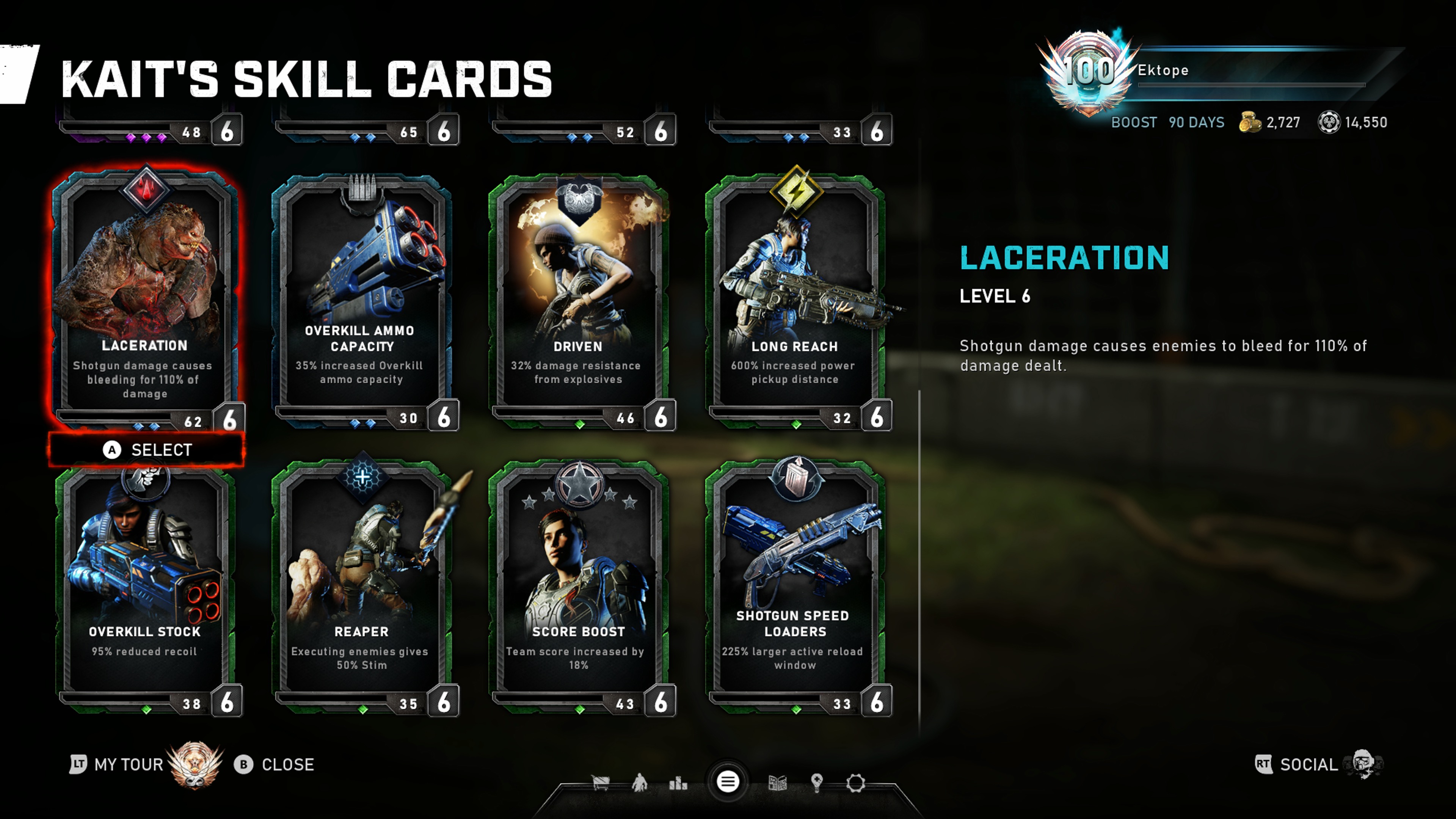
Task: Confirm with the Select button
Action: coord(147,450)
